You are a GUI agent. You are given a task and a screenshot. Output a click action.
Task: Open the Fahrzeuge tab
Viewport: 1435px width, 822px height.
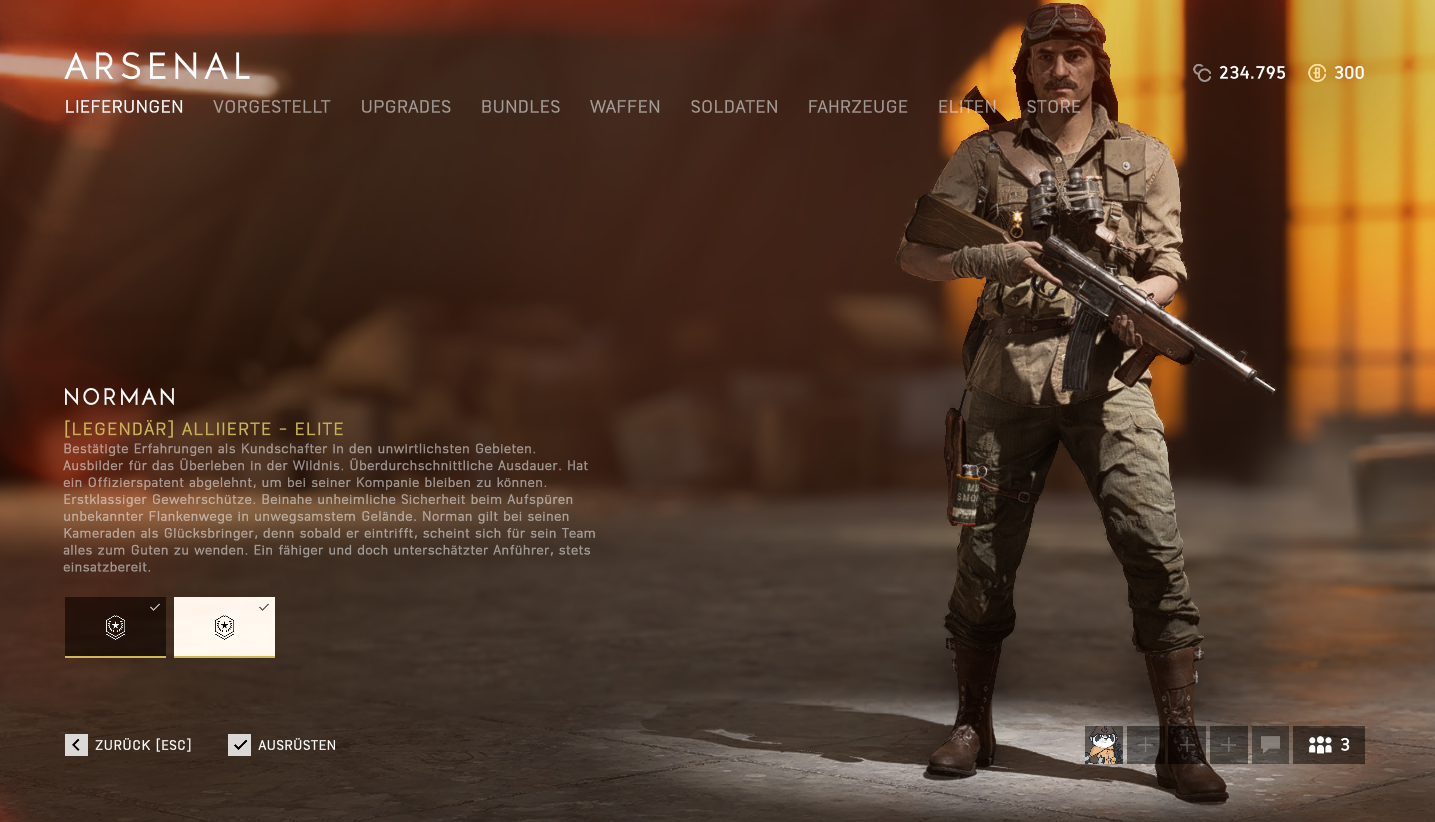(858, 107)
